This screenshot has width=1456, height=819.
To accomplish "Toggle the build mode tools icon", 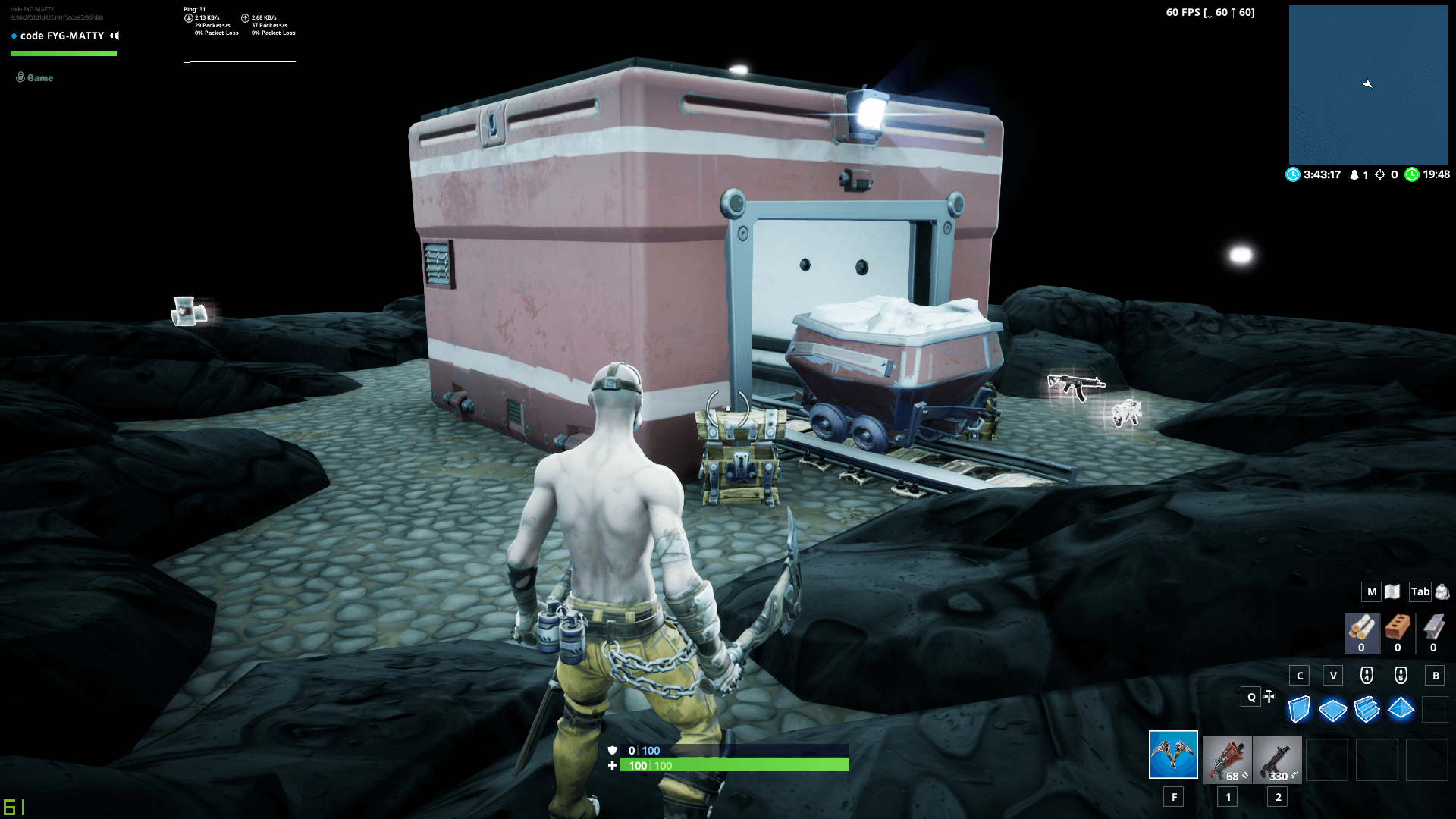I will tap(1269, 696).
